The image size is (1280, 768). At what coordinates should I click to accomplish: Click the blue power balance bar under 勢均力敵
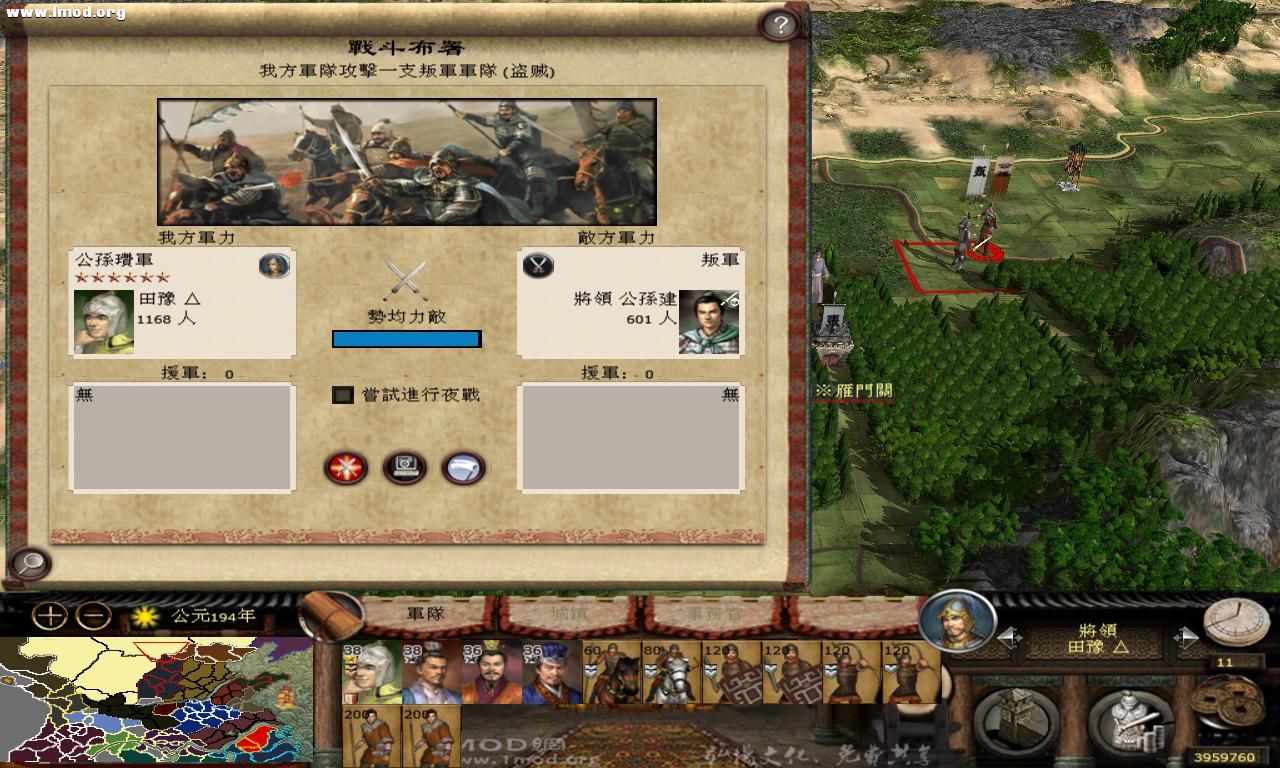pyautogui.click(x=406, y=338)
